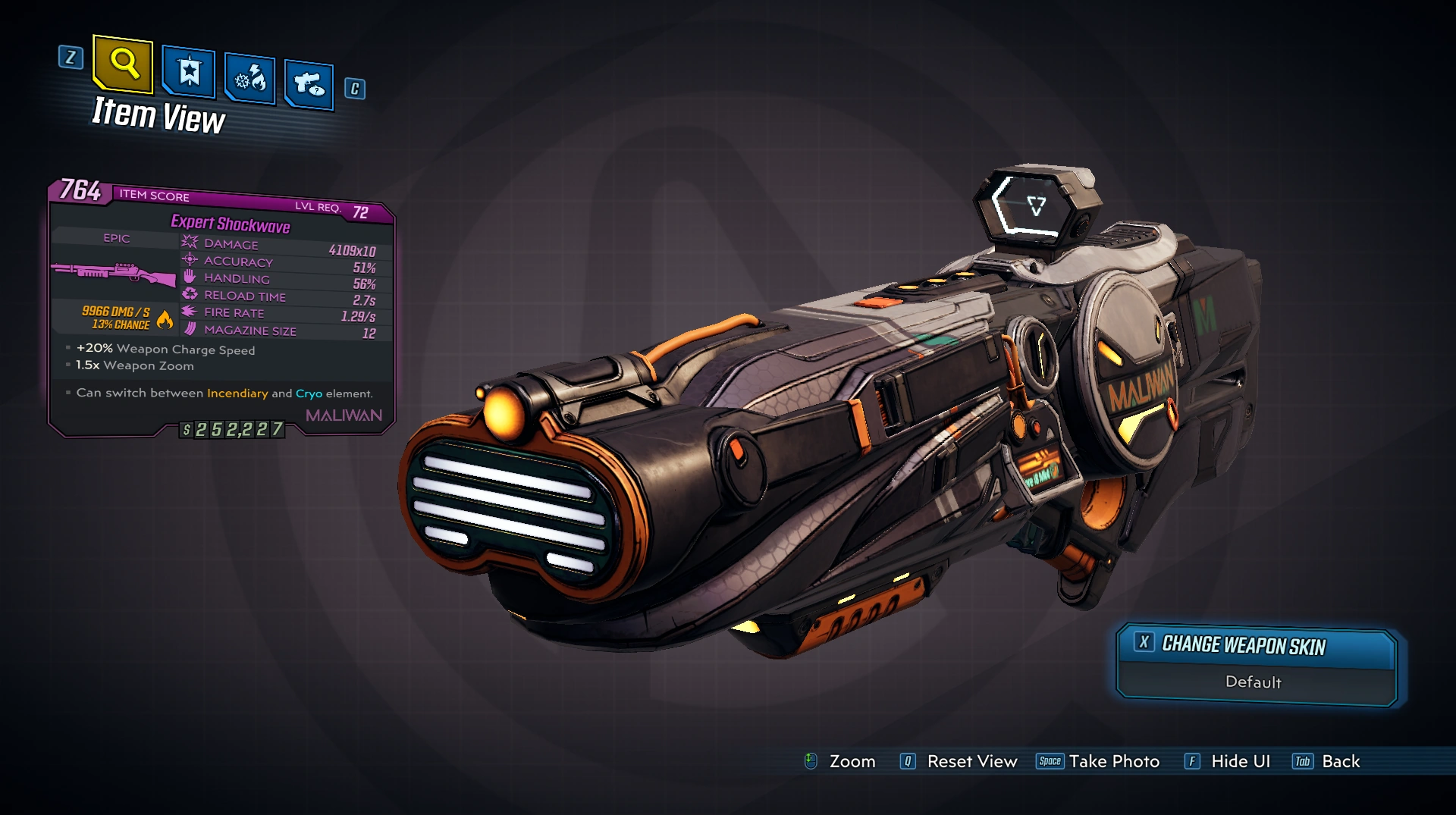Switch to the star banner tab
This screenshot has width=1456, height=815.
[x=189, y=73]
